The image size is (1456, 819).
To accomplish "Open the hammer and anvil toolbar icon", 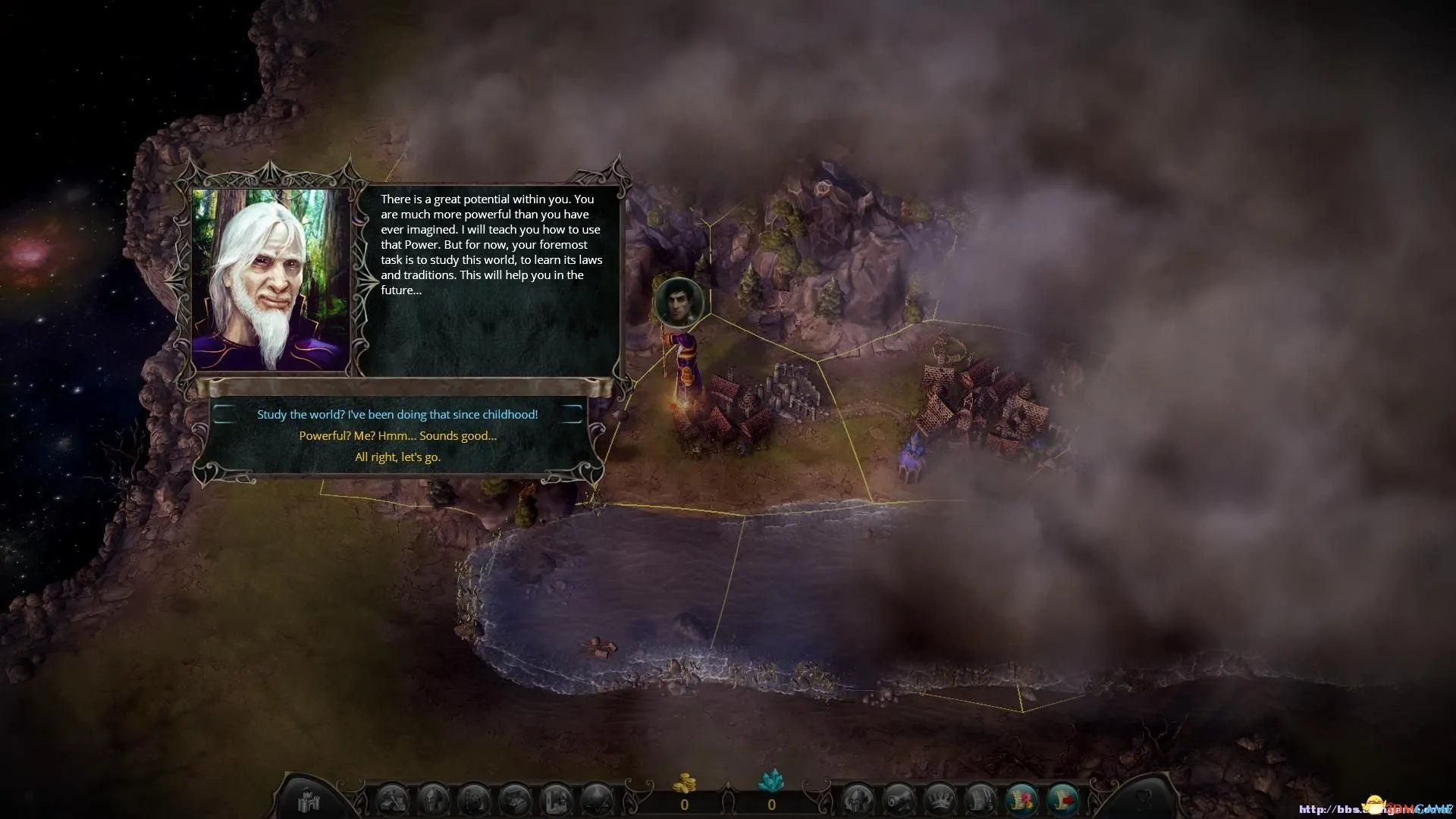I will click(x=393, y=801).
